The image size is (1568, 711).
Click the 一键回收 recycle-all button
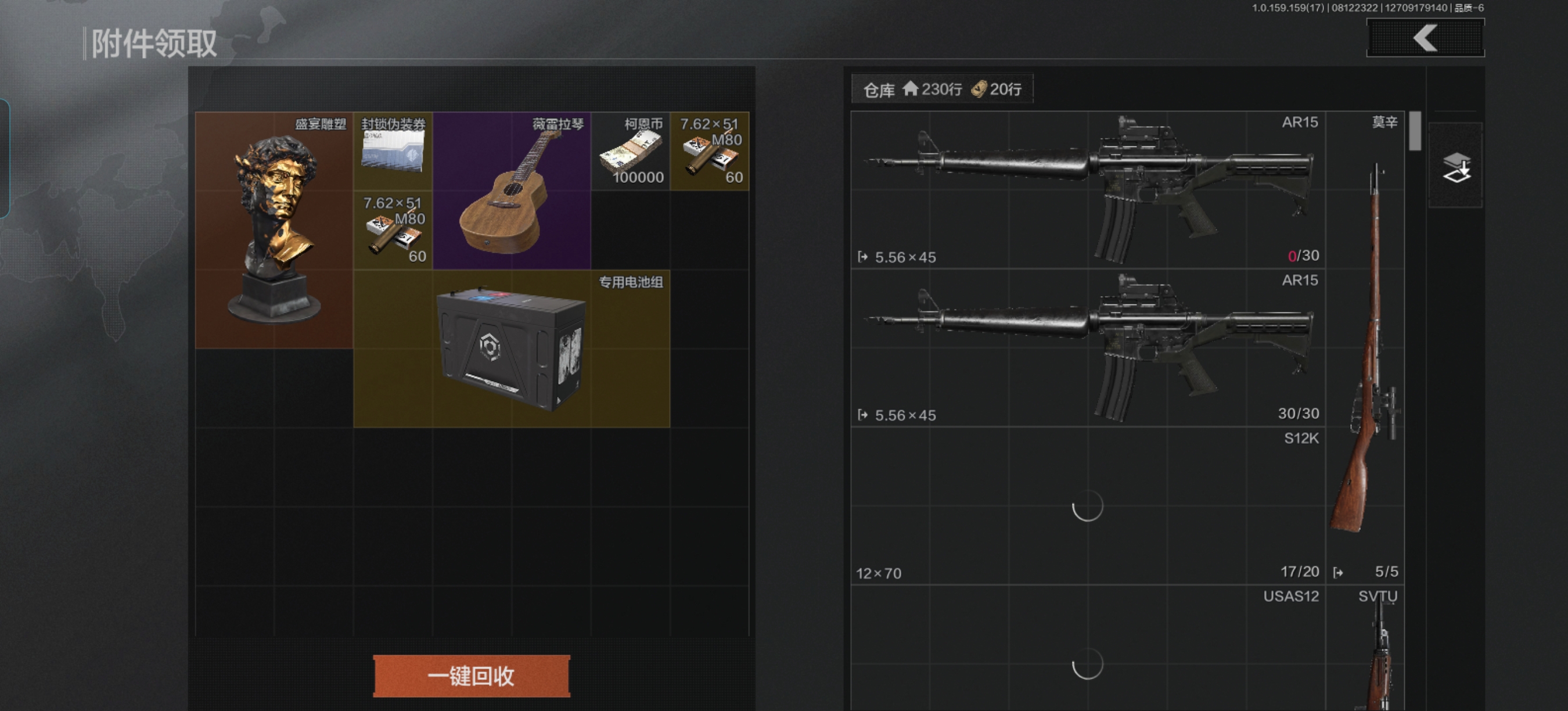(471, 676)
